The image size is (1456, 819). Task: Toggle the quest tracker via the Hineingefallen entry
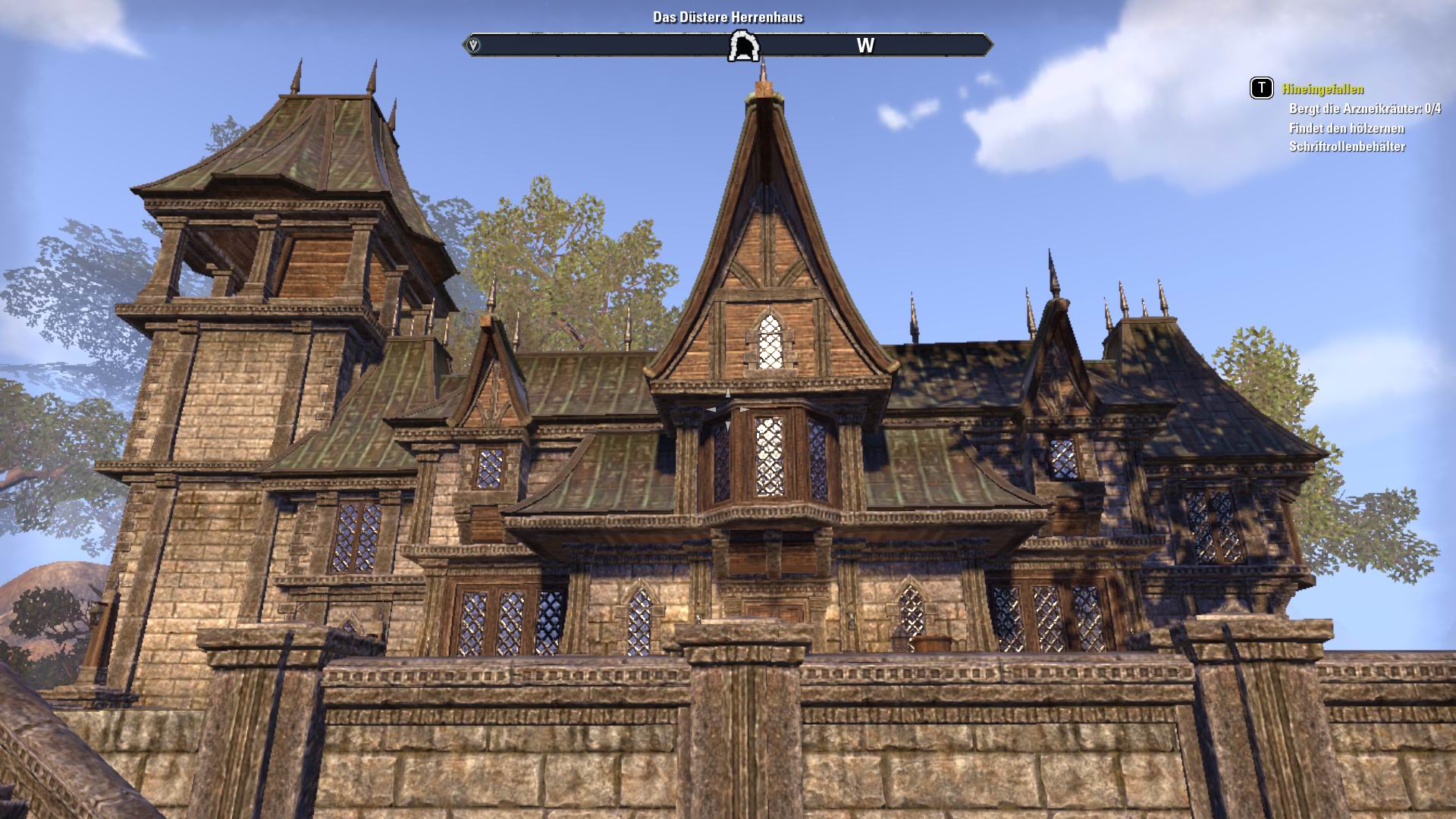[x=1323, y=89]
